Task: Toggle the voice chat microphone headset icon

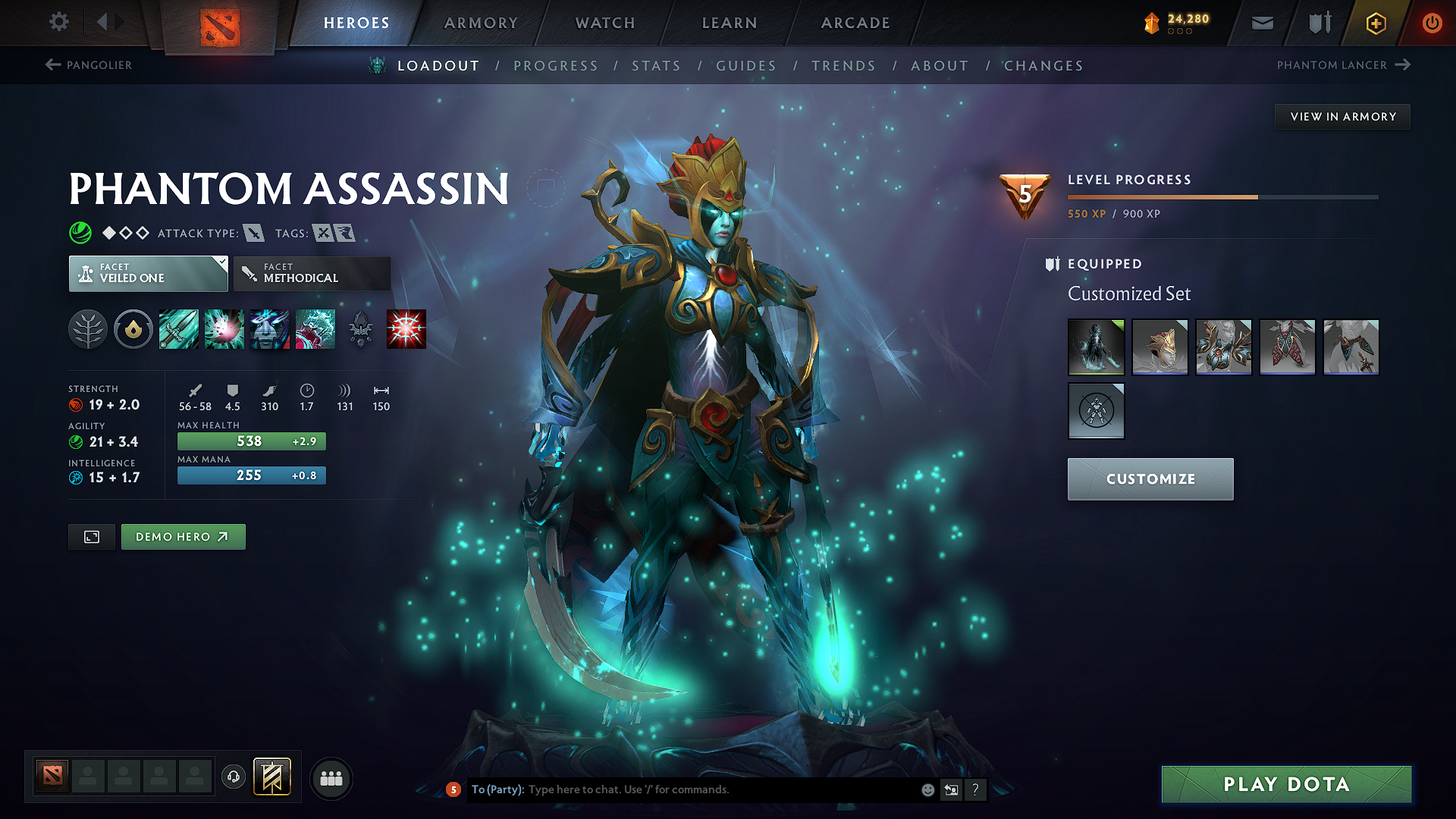Action: coord(234,777)
